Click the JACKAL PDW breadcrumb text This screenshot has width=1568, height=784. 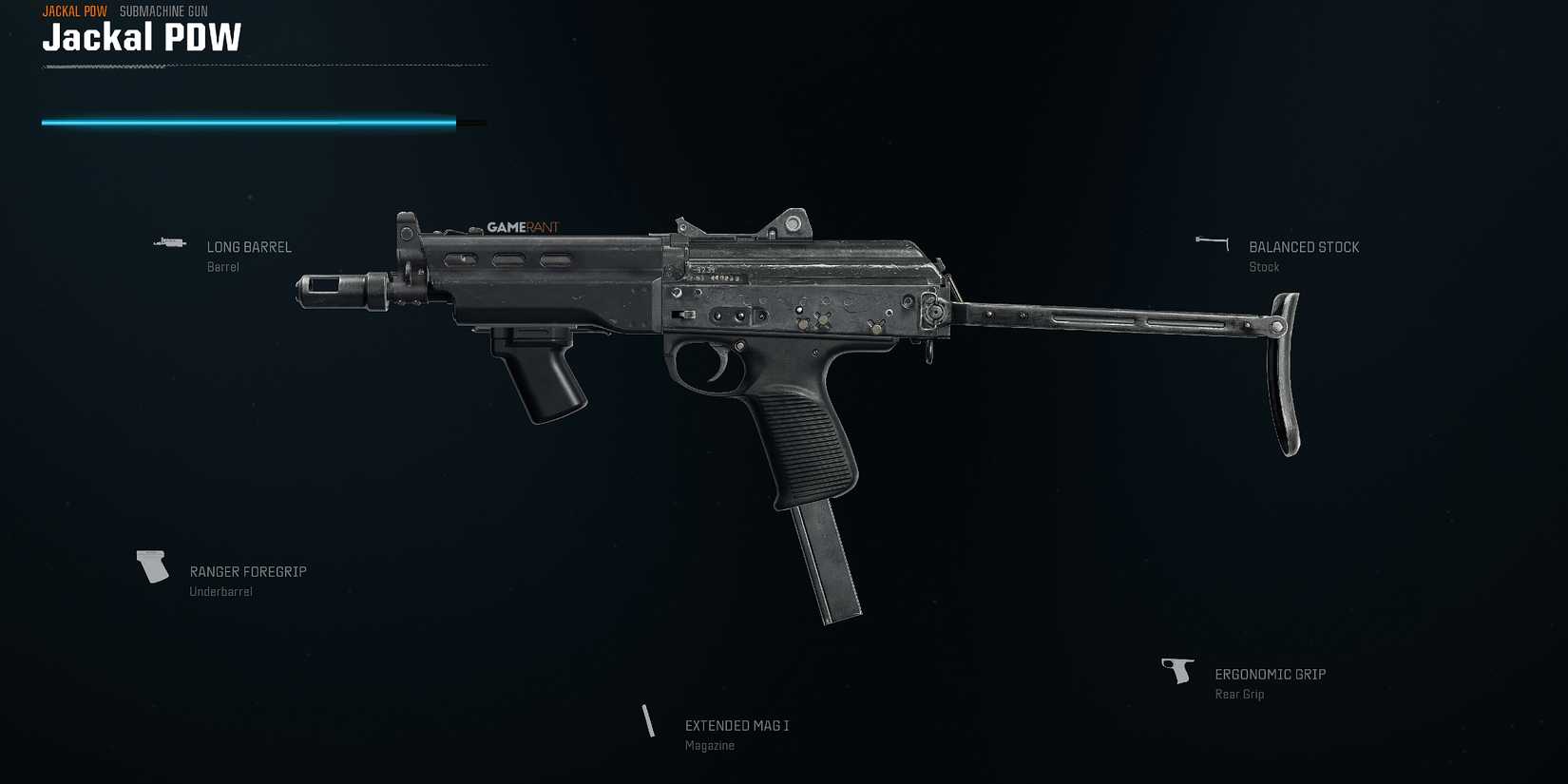click(x=74, y=11)
